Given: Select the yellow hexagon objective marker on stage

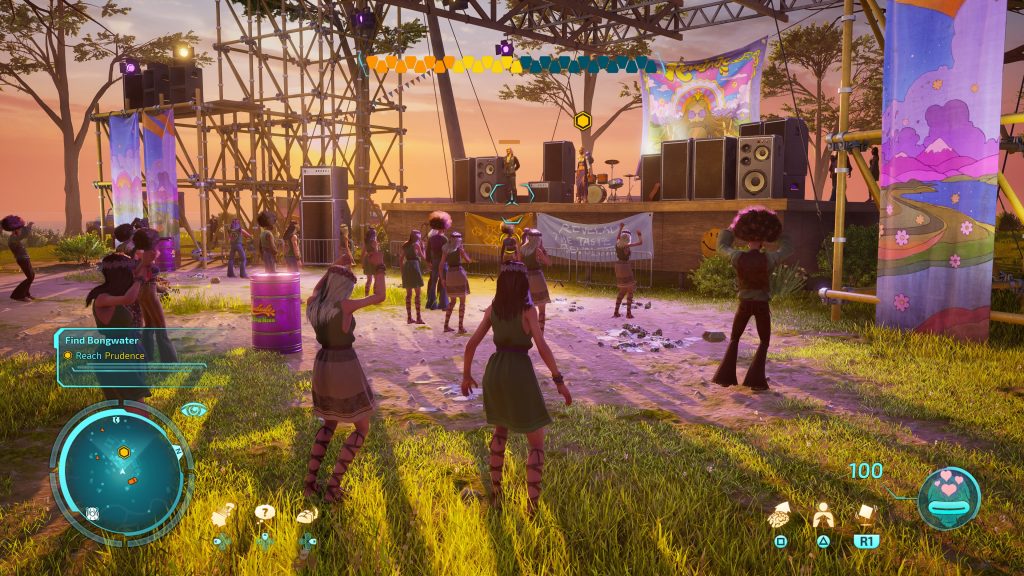Looking at the screenshot, I should click(x=582, y=121).
